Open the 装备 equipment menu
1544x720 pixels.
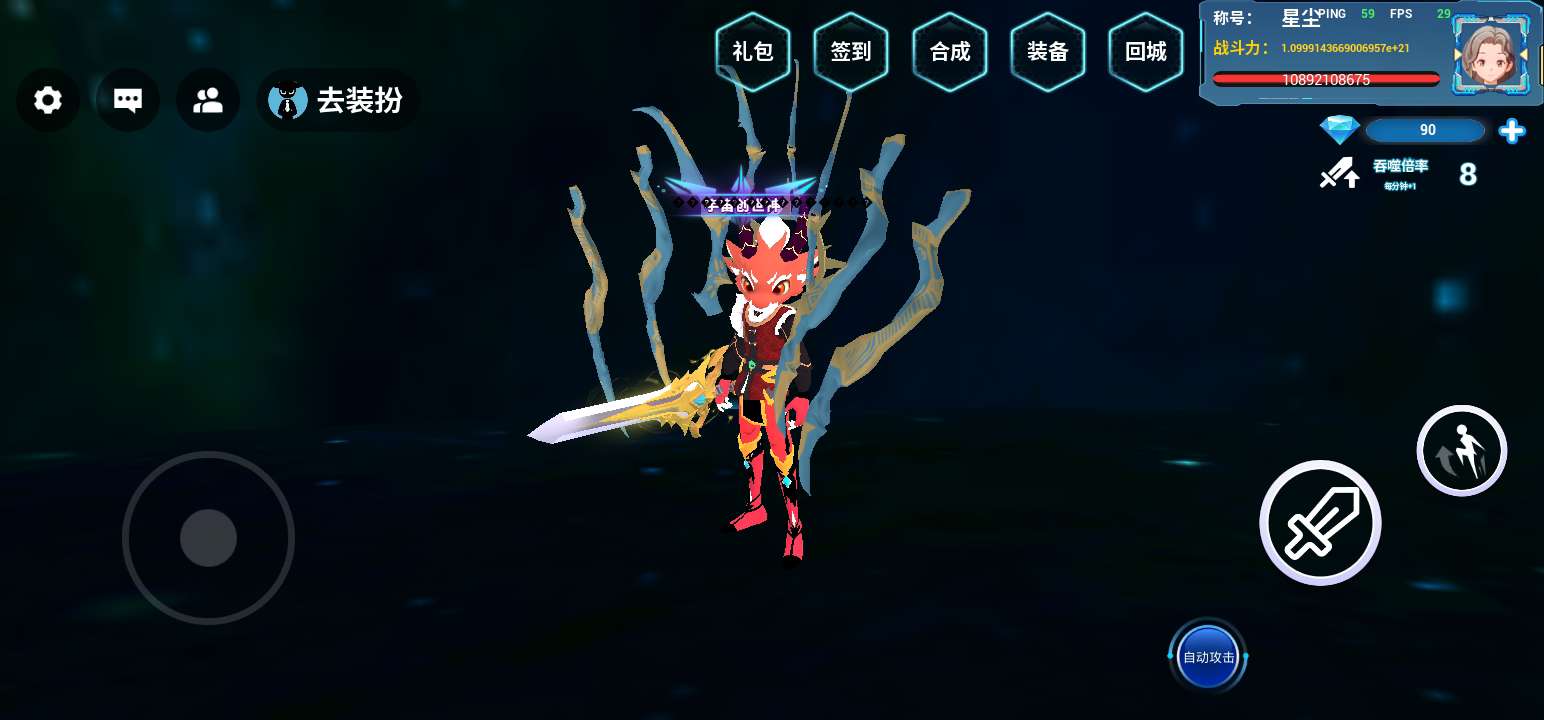1048,52
